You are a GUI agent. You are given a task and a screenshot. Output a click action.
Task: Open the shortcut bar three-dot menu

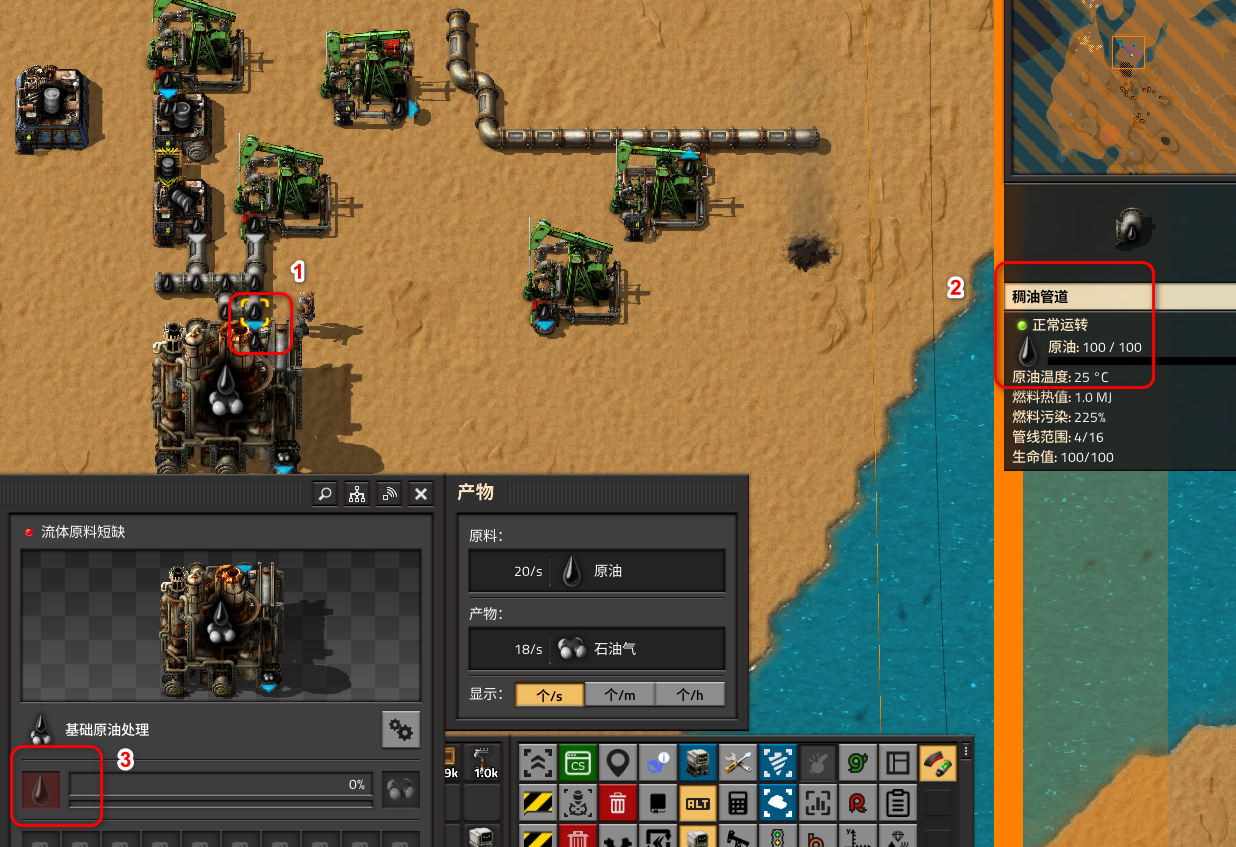pyautogui.click(x=966, y=751)
